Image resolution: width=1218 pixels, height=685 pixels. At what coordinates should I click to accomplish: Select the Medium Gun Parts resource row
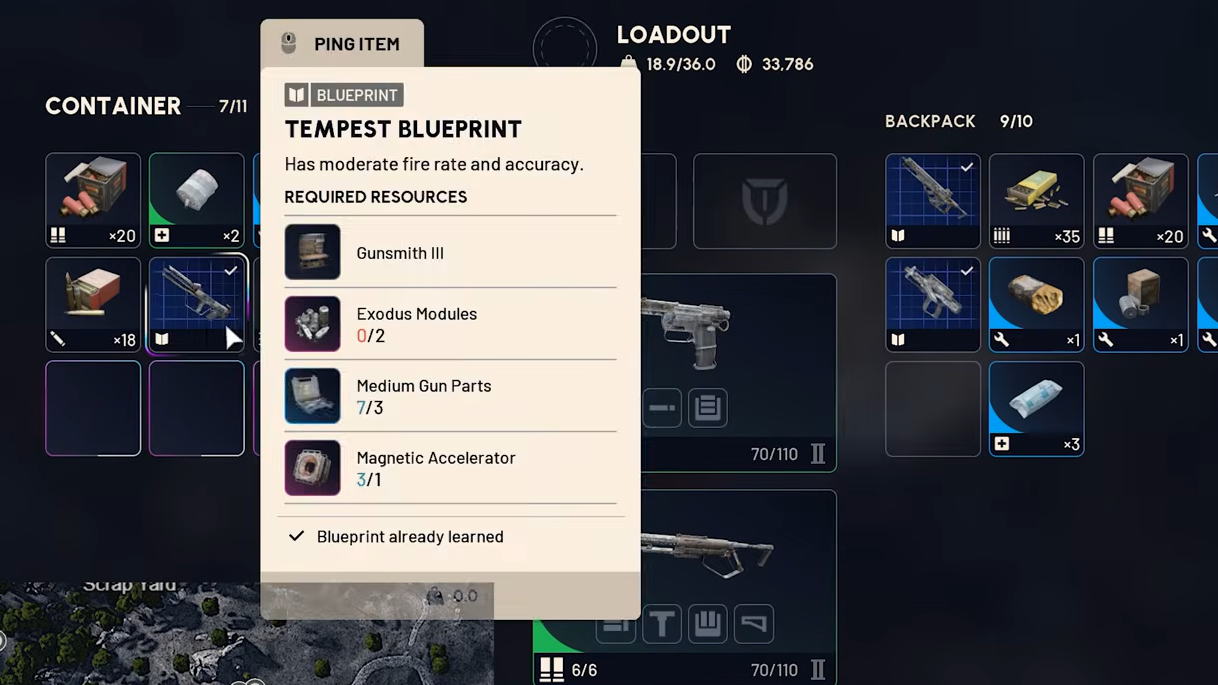click(x=450, y=396)
